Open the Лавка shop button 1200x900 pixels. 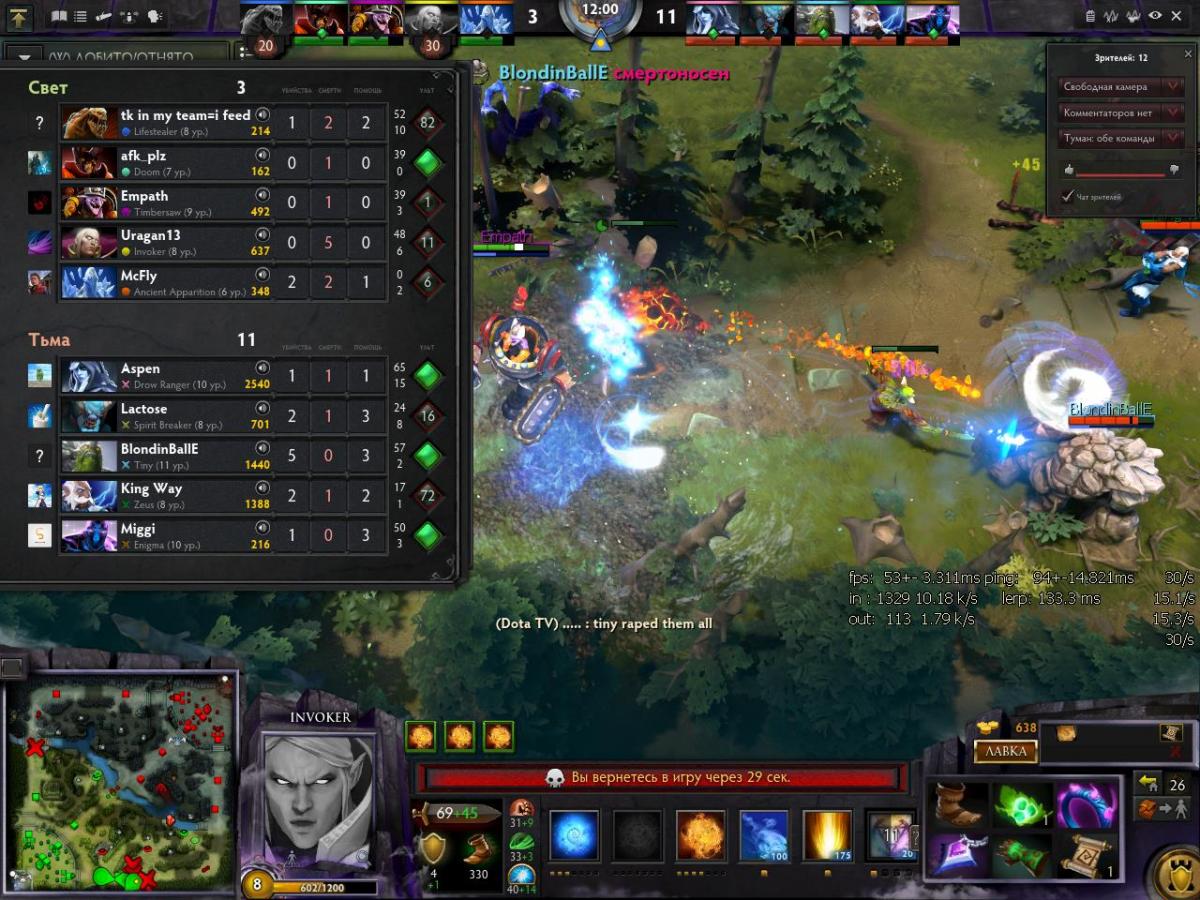pyautogui.click(x=1006, y=752)
